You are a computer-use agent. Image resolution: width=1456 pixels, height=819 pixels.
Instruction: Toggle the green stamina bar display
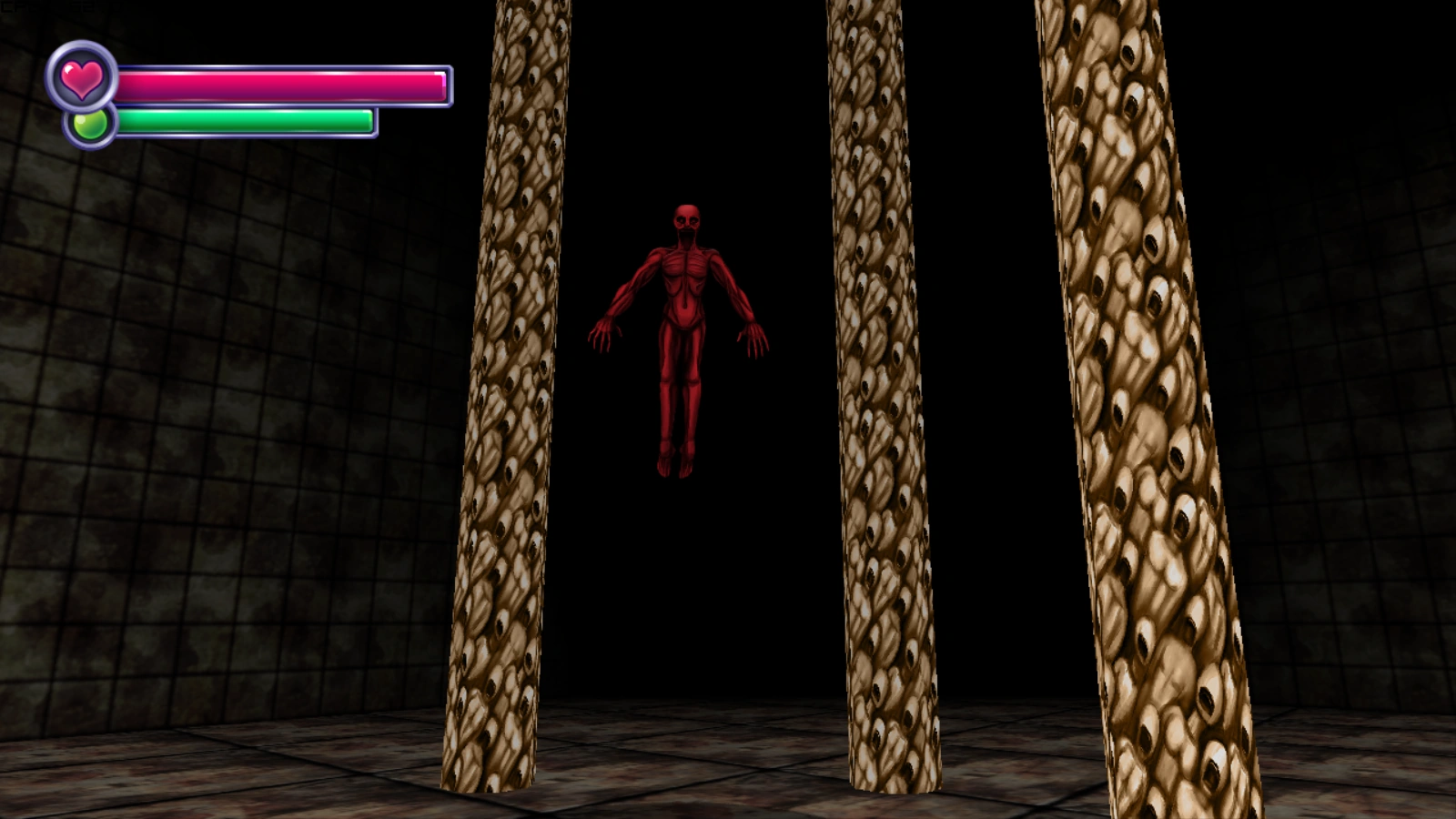pyautogui.click(x=246, y=120)
